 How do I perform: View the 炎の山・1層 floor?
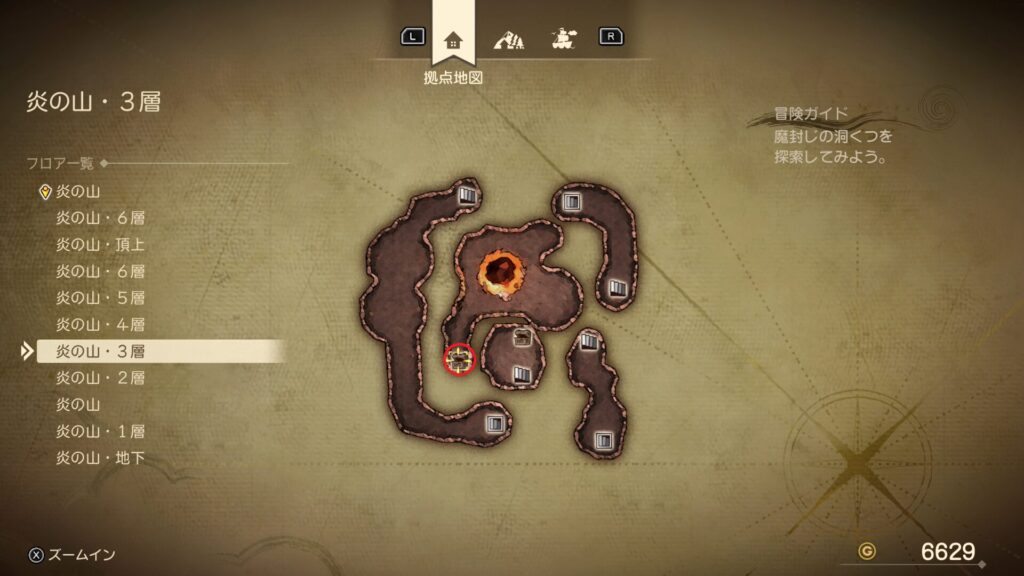[101, 432]
